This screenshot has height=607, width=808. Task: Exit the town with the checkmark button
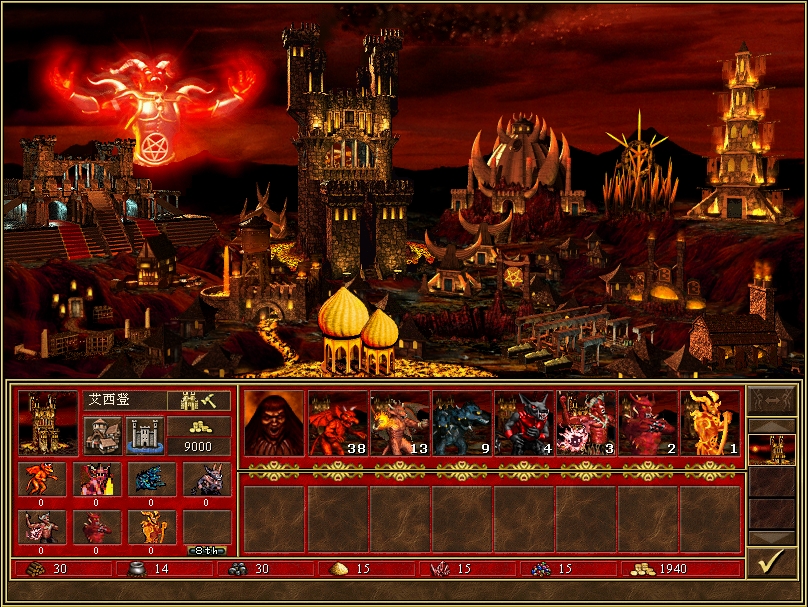(772, 563)
